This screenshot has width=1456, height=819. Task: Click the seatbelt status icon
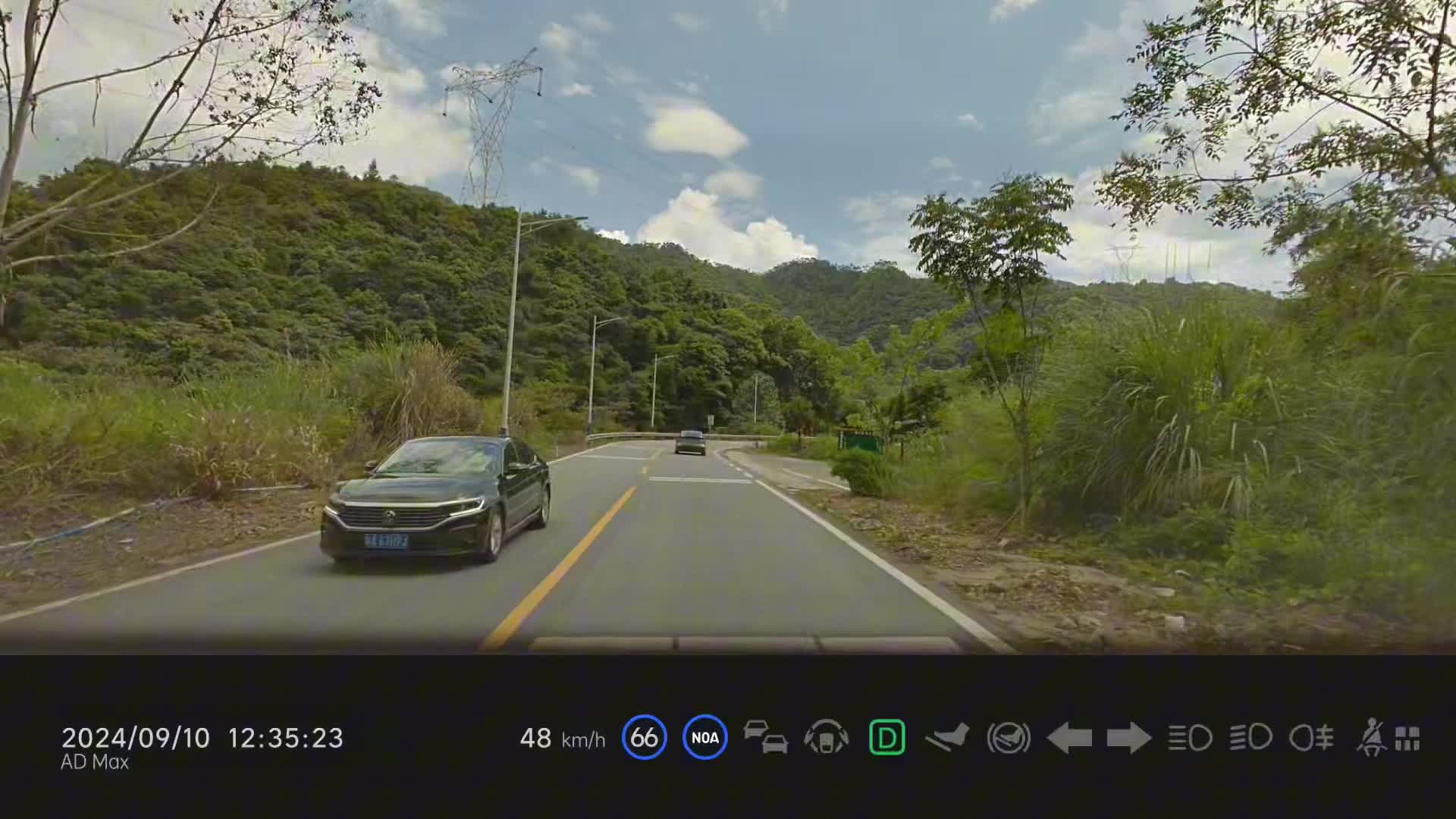[1372, 737]
